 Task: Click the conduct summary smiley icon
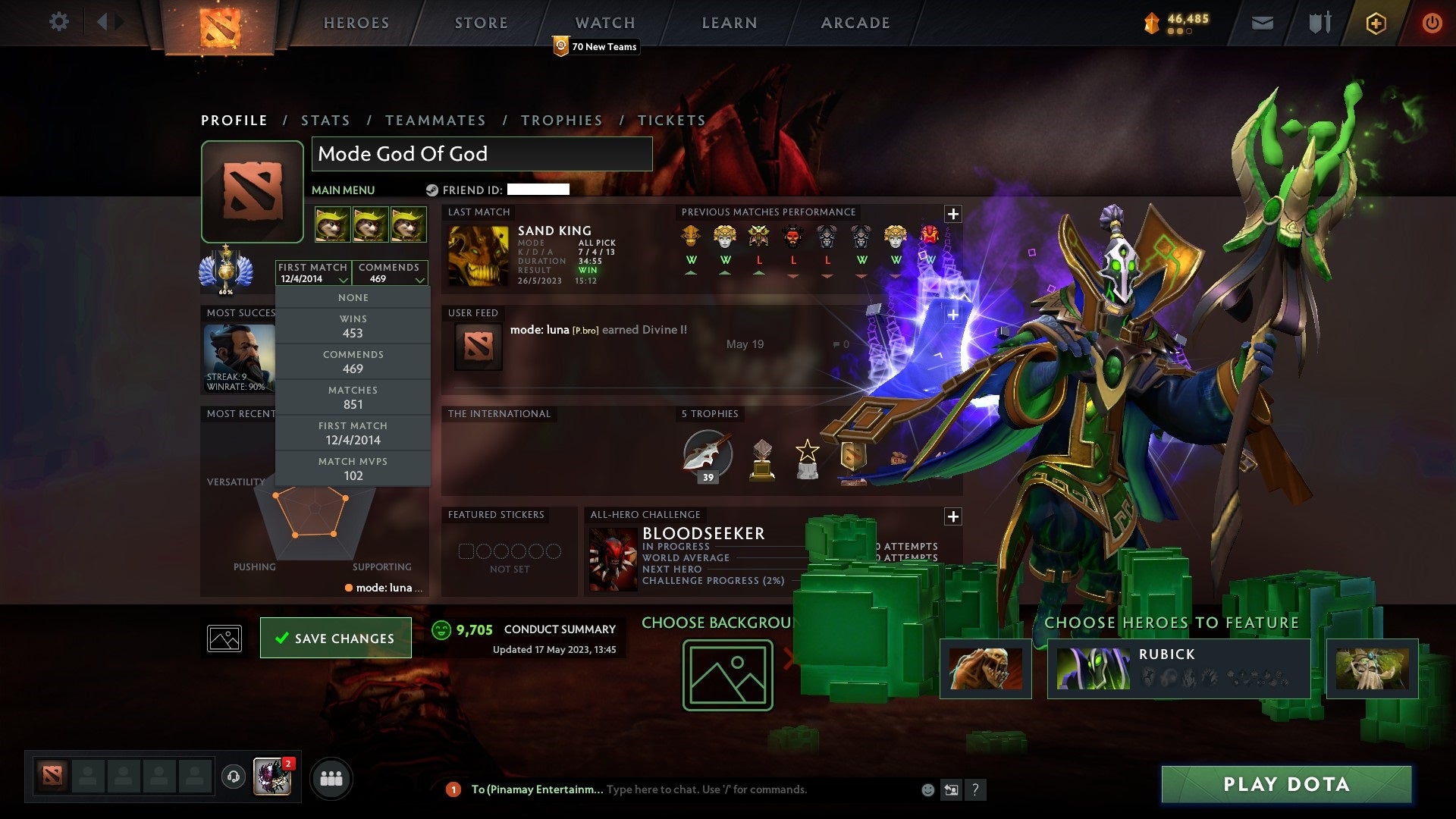click(441, 628)
